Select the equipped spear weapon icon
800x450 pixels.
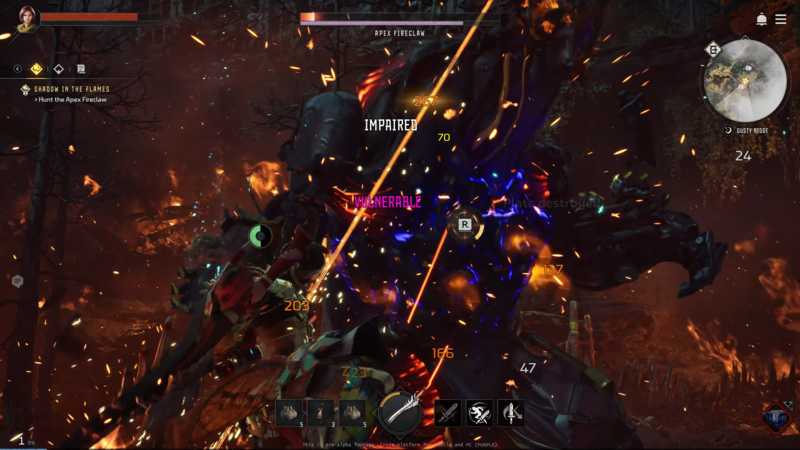point(398,411)
